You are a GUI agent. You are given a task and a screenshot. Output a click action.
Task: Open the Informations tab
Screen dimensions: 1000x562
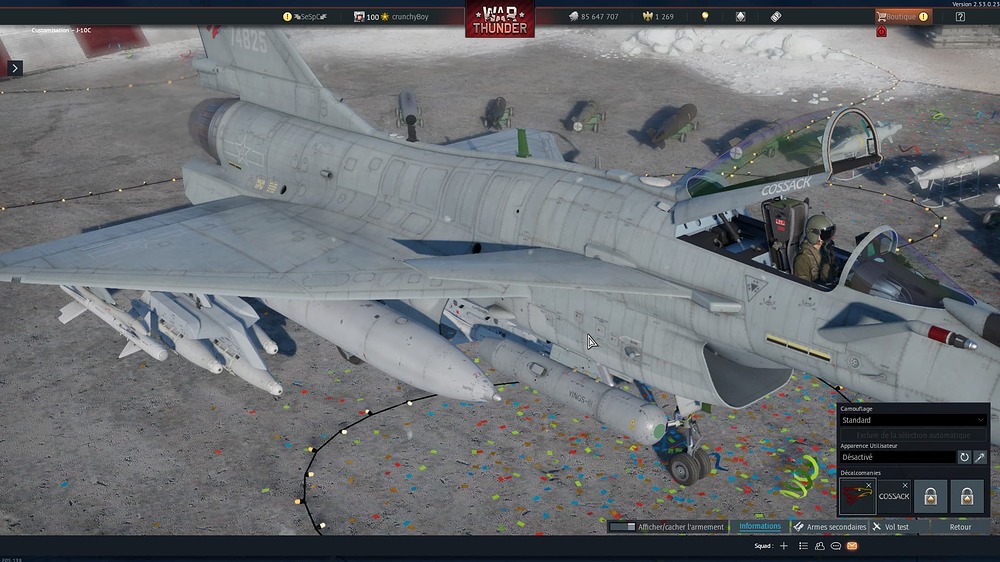tap(760, 526)
